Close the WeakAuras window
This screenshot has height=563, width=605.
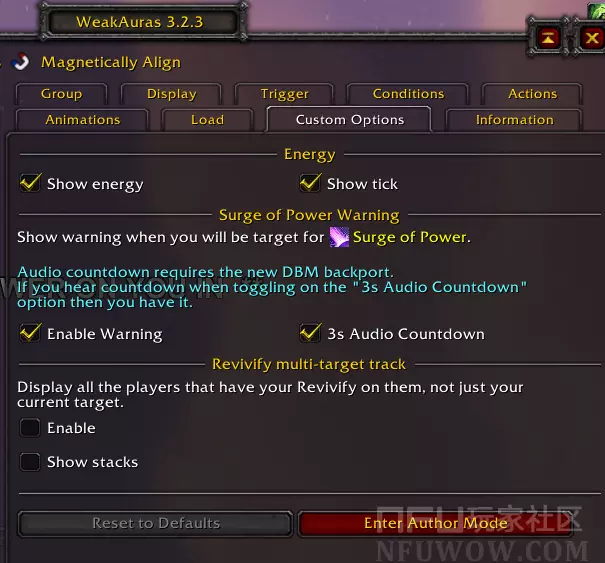click(592, 38)
